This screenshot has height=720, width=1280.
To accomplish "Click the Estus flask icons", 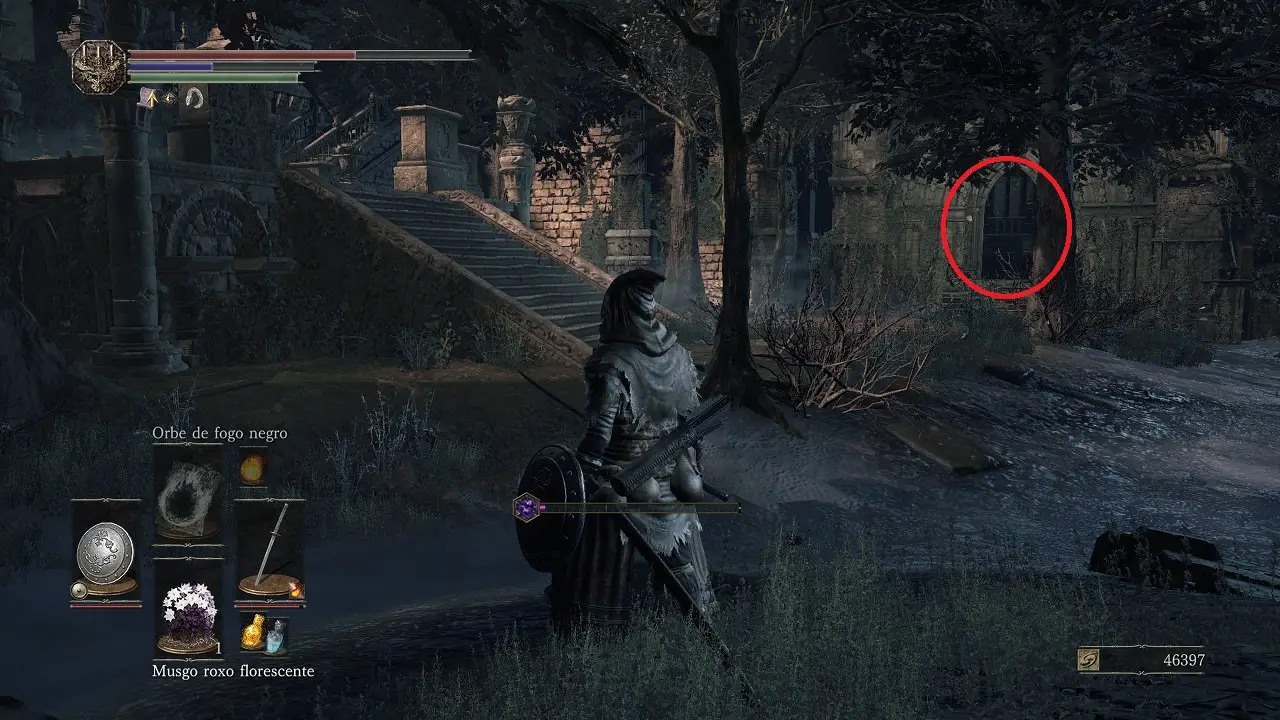I will point(262,634).
